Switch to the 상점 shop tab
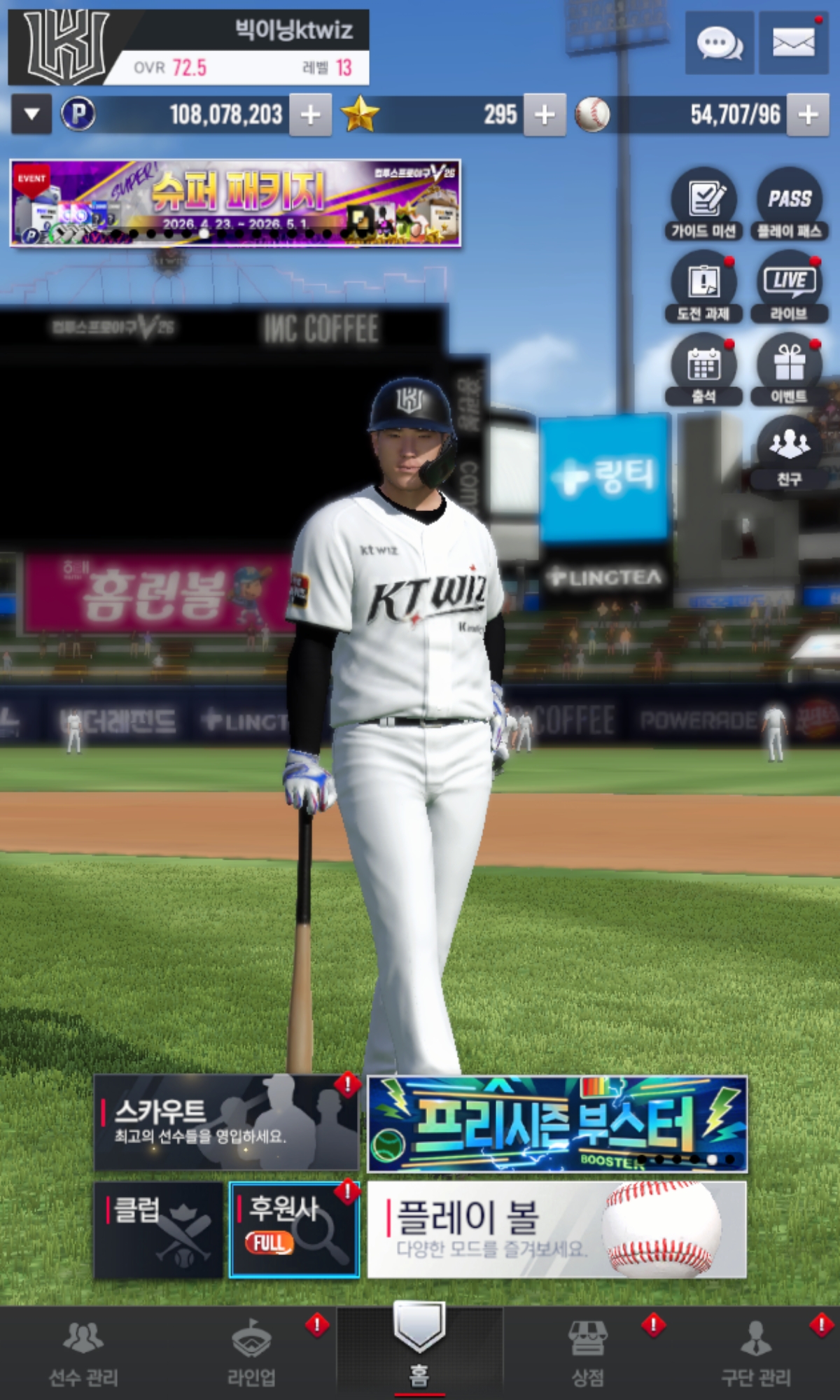The height and width of the screenshot is (1400, 840). [588, 1354]
